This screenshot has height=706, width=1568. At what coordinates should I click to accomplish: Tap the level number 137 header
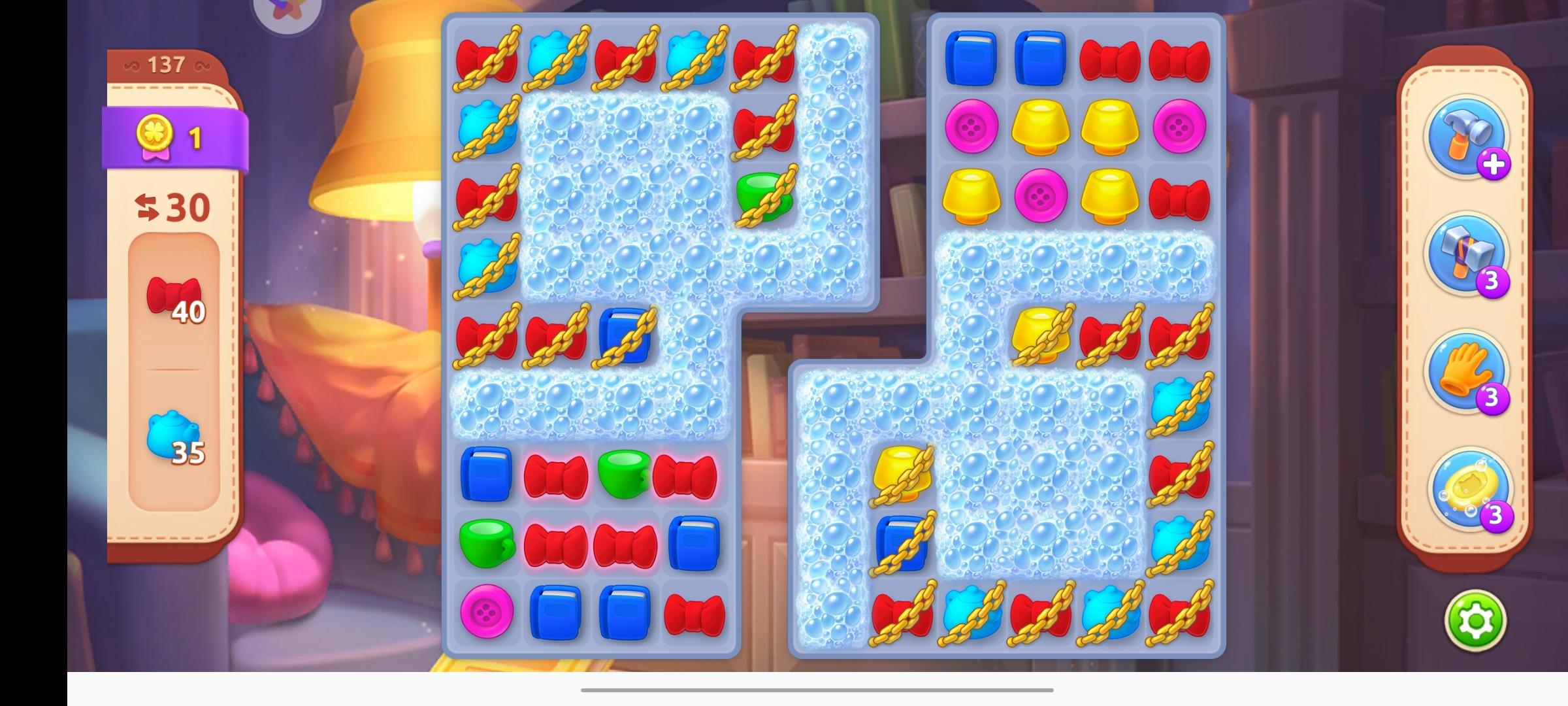click(x=168, y=63)
